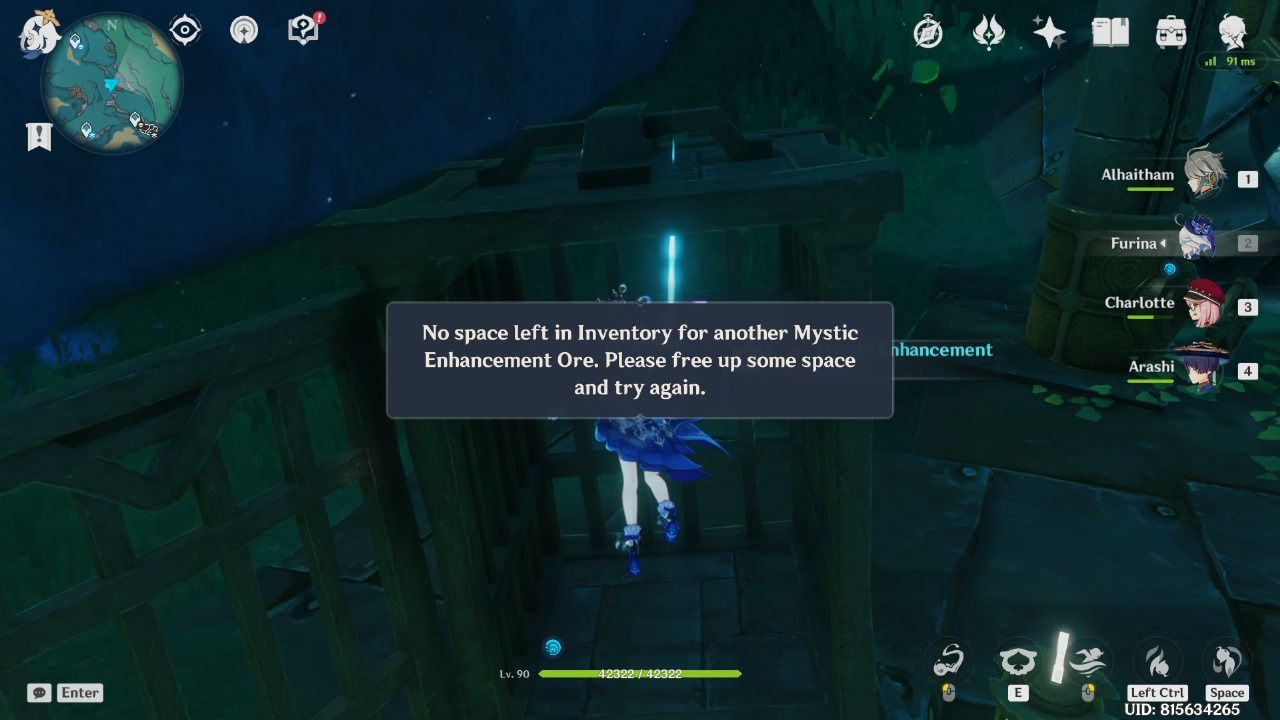Open the Tutorial book with red notification

(x=301, y=30)
